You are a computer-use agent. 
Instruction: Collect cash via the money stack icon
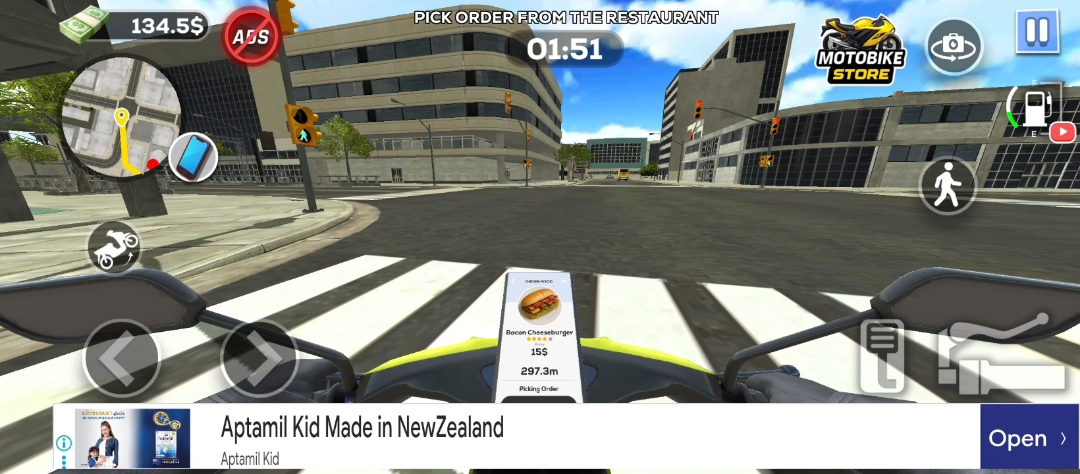pos(85,23)
